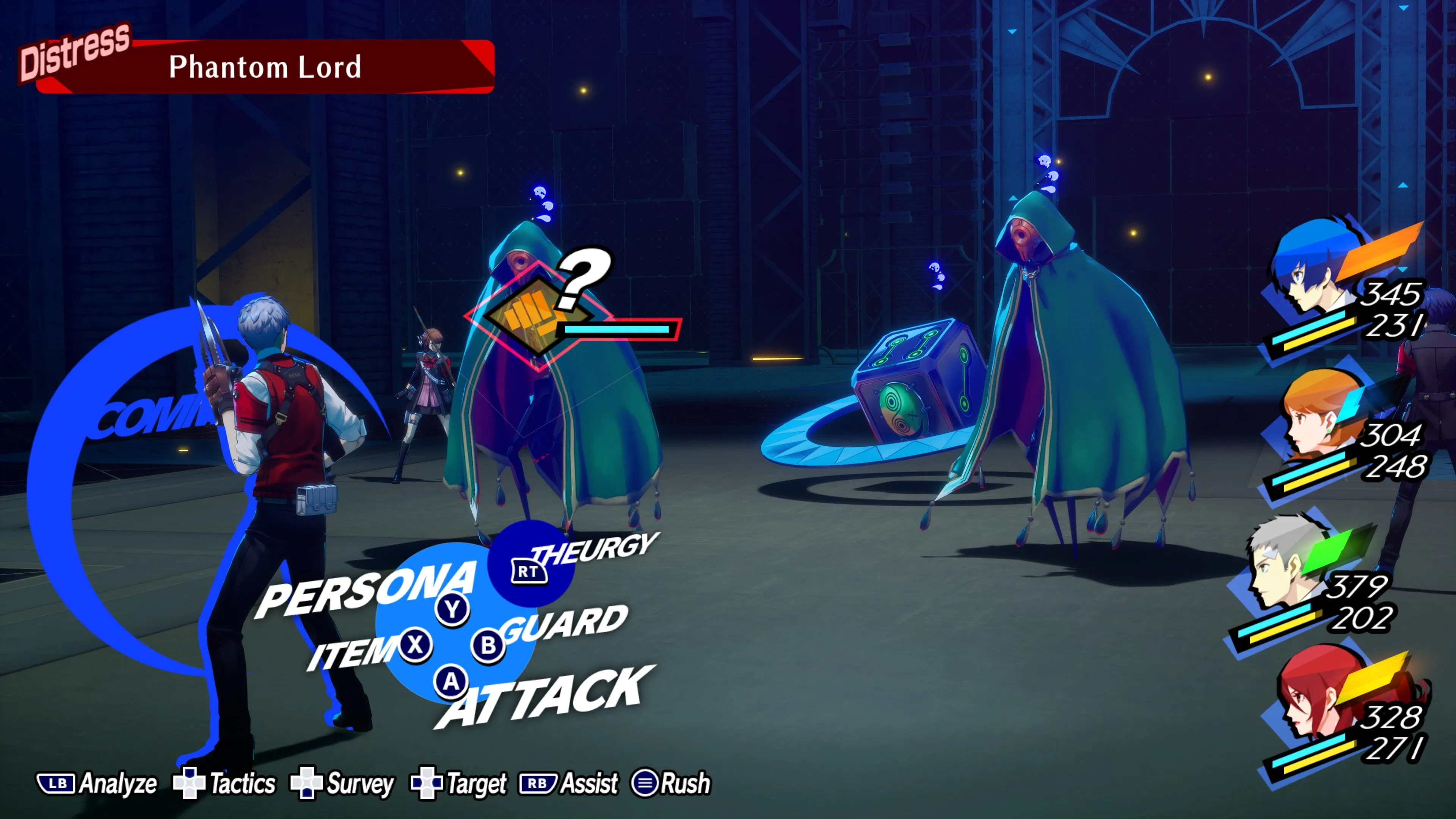Select the gray-haired party member portrait

coord(1283,565)
